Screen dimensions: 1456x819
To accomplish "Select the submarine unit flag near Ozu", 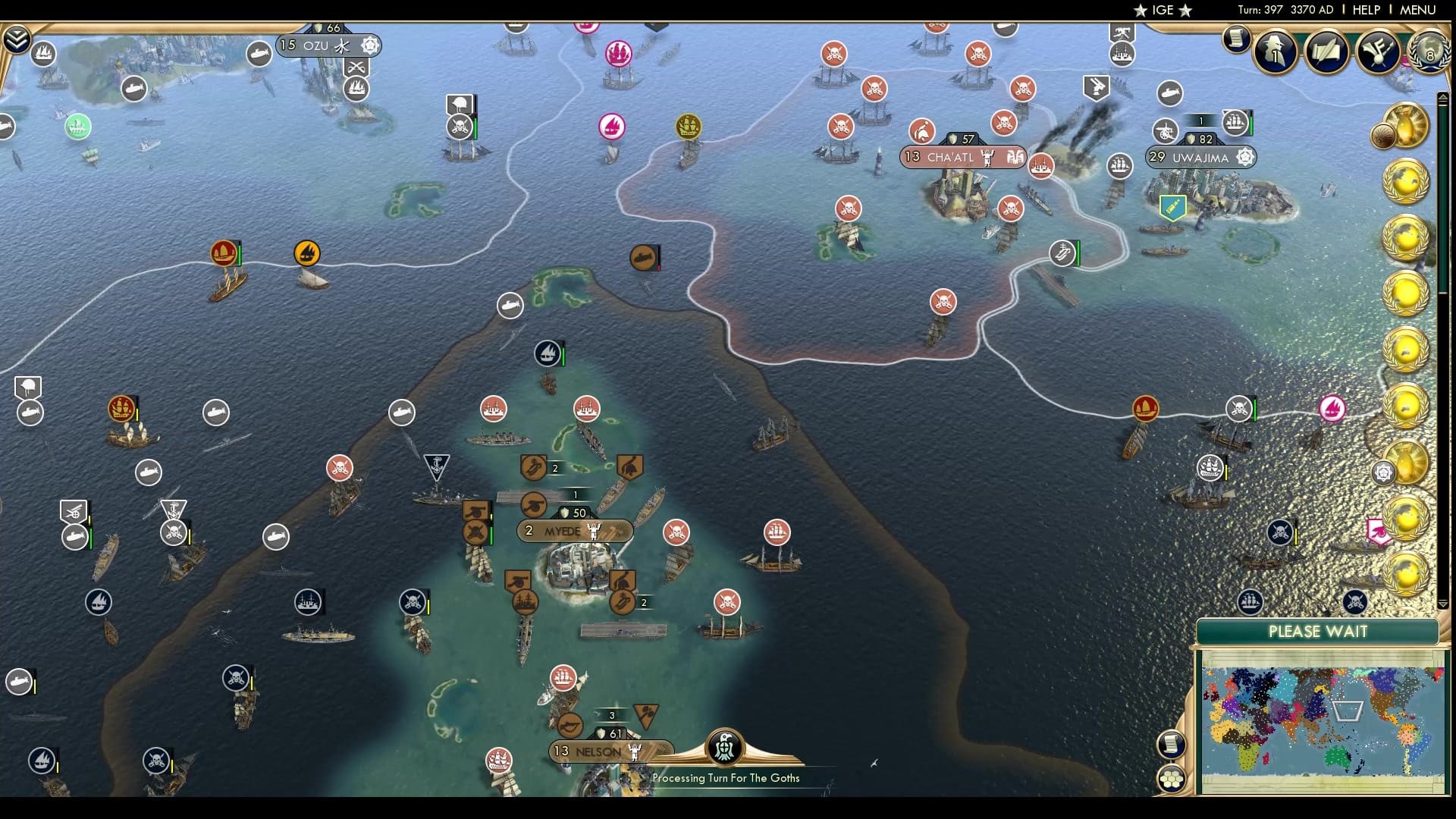I will click(x=259, y=54).
